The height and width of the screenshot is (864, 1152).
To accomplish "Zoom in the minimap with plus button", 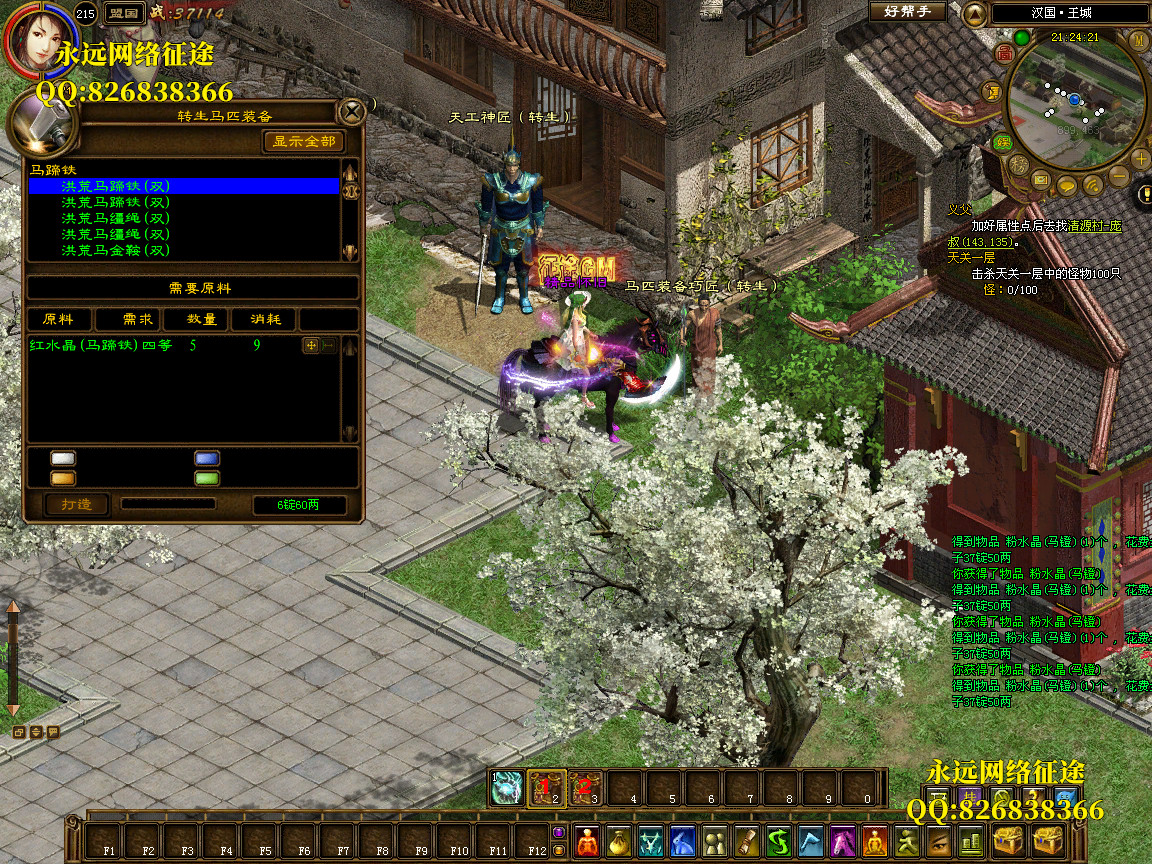I will (1141, 157).
